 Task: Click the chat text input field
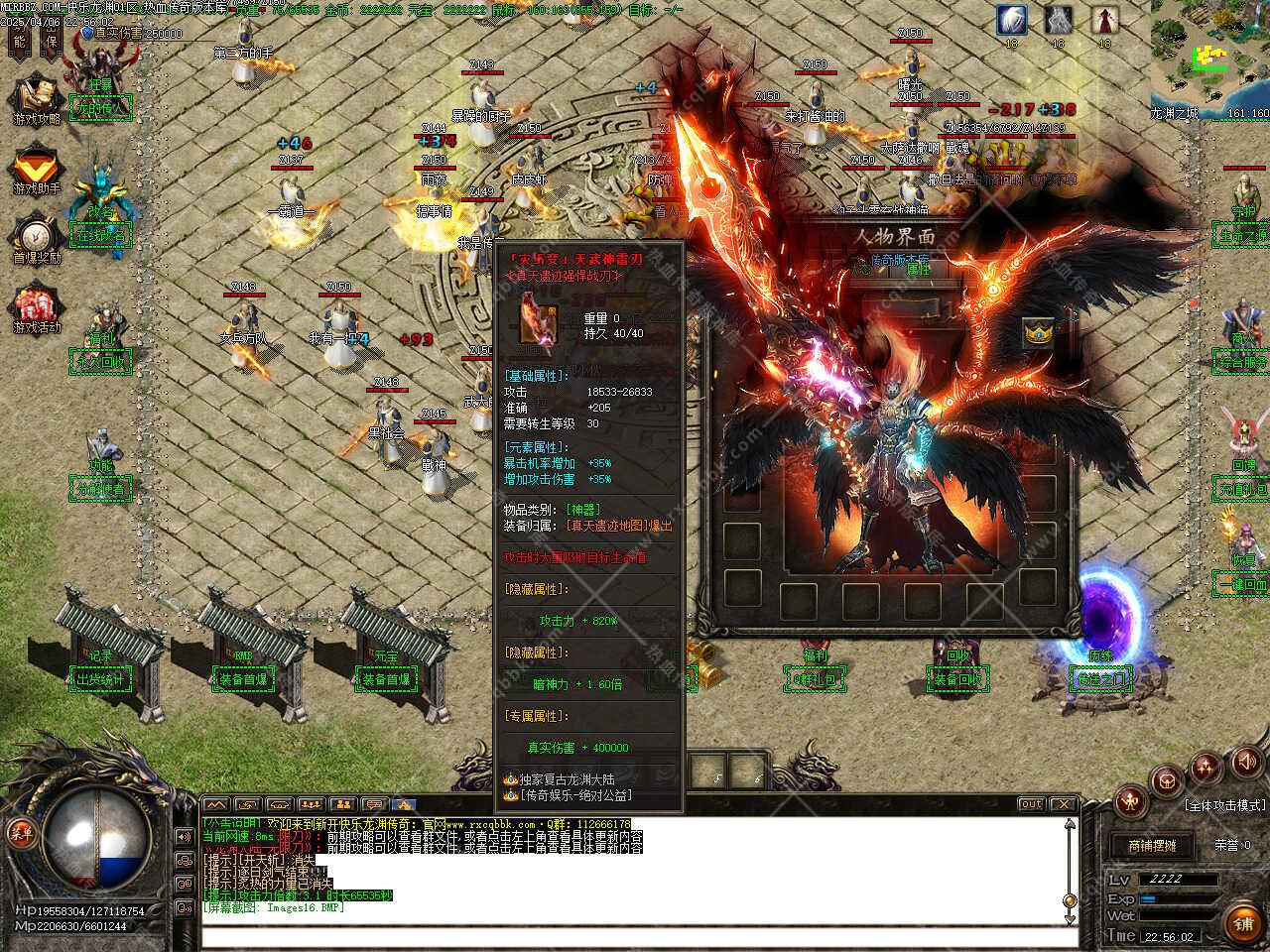coord(635,937)
